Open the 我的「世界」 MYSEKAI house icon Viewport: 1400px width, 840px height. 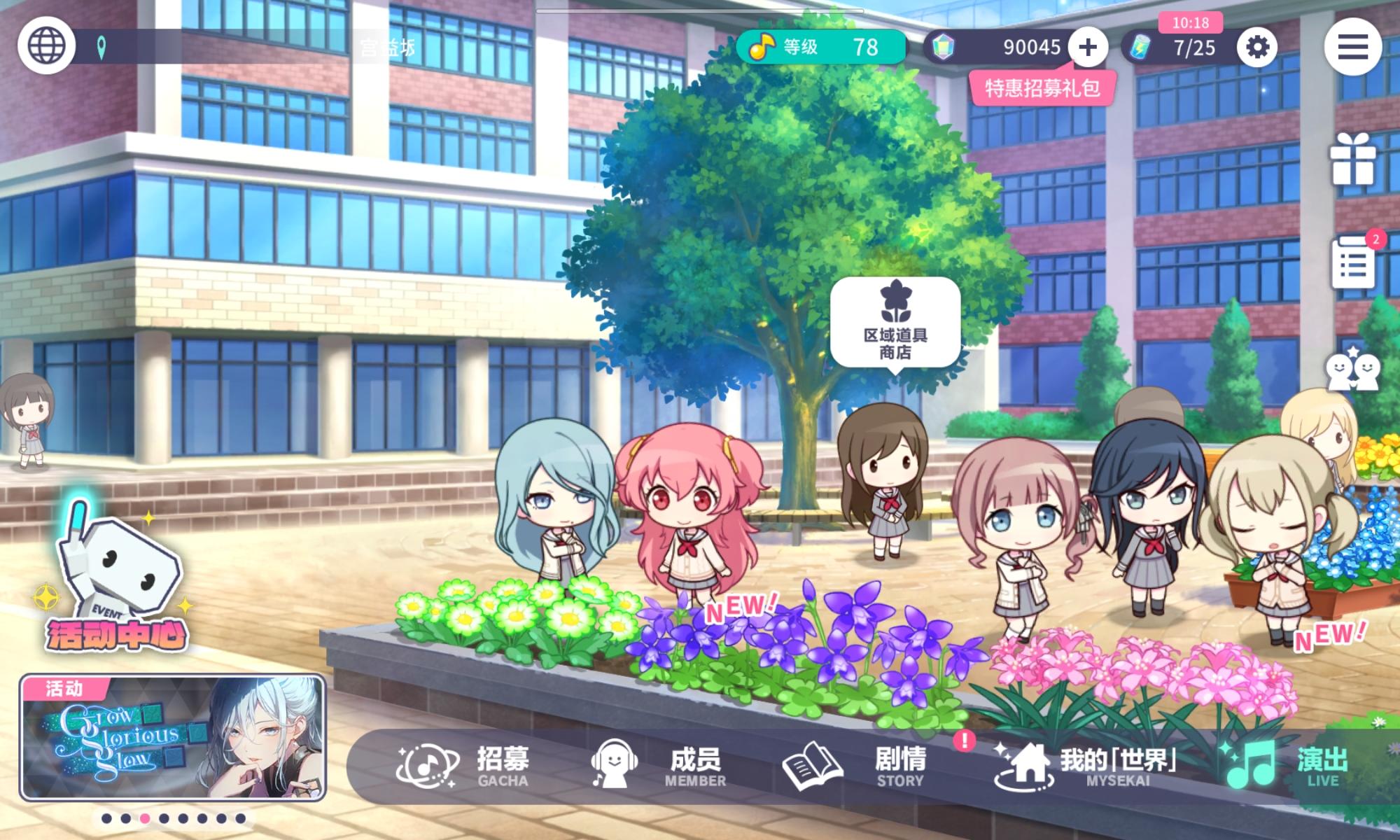click(x=1026, y=763)
